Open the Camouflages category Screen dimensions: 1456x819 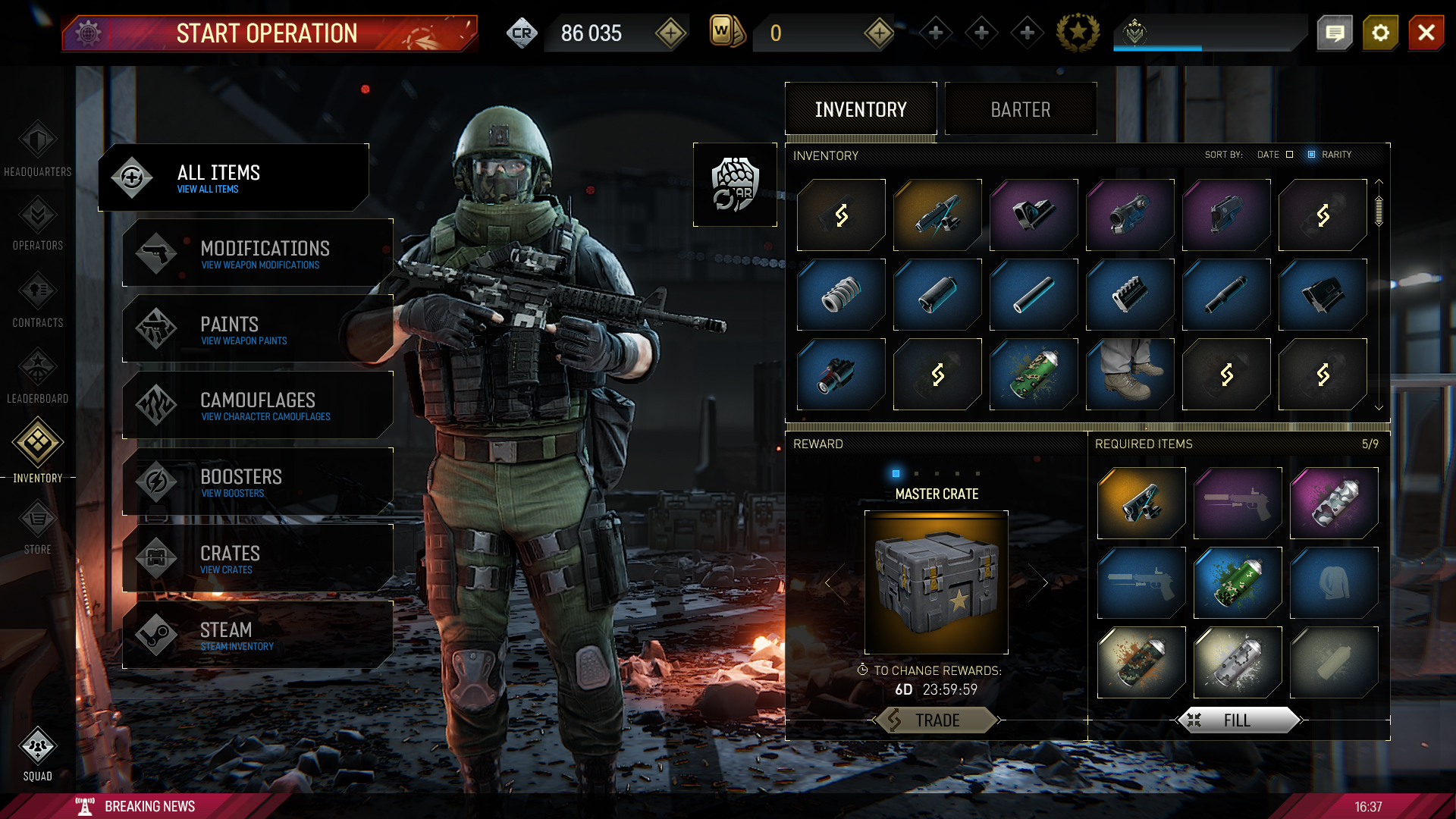pyautogui.click(x=258, y=406)
